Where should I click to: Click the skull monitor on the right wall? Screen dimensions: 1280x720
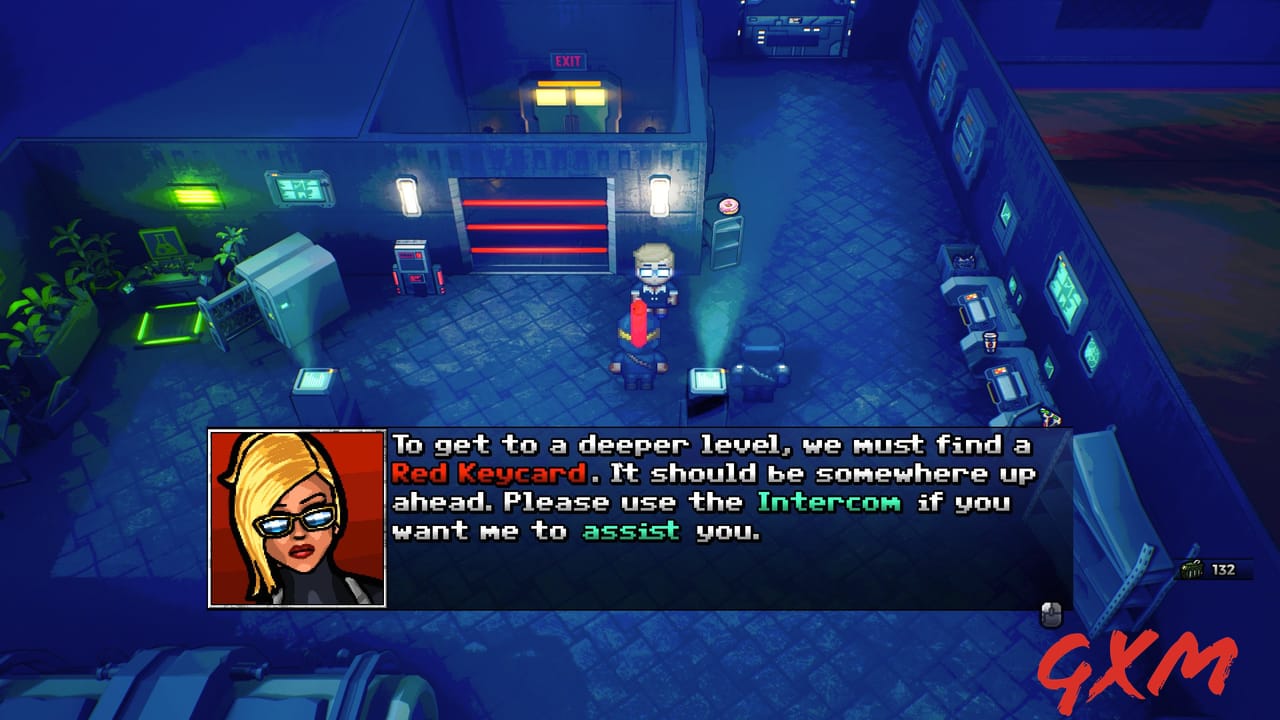coord(962,262)
